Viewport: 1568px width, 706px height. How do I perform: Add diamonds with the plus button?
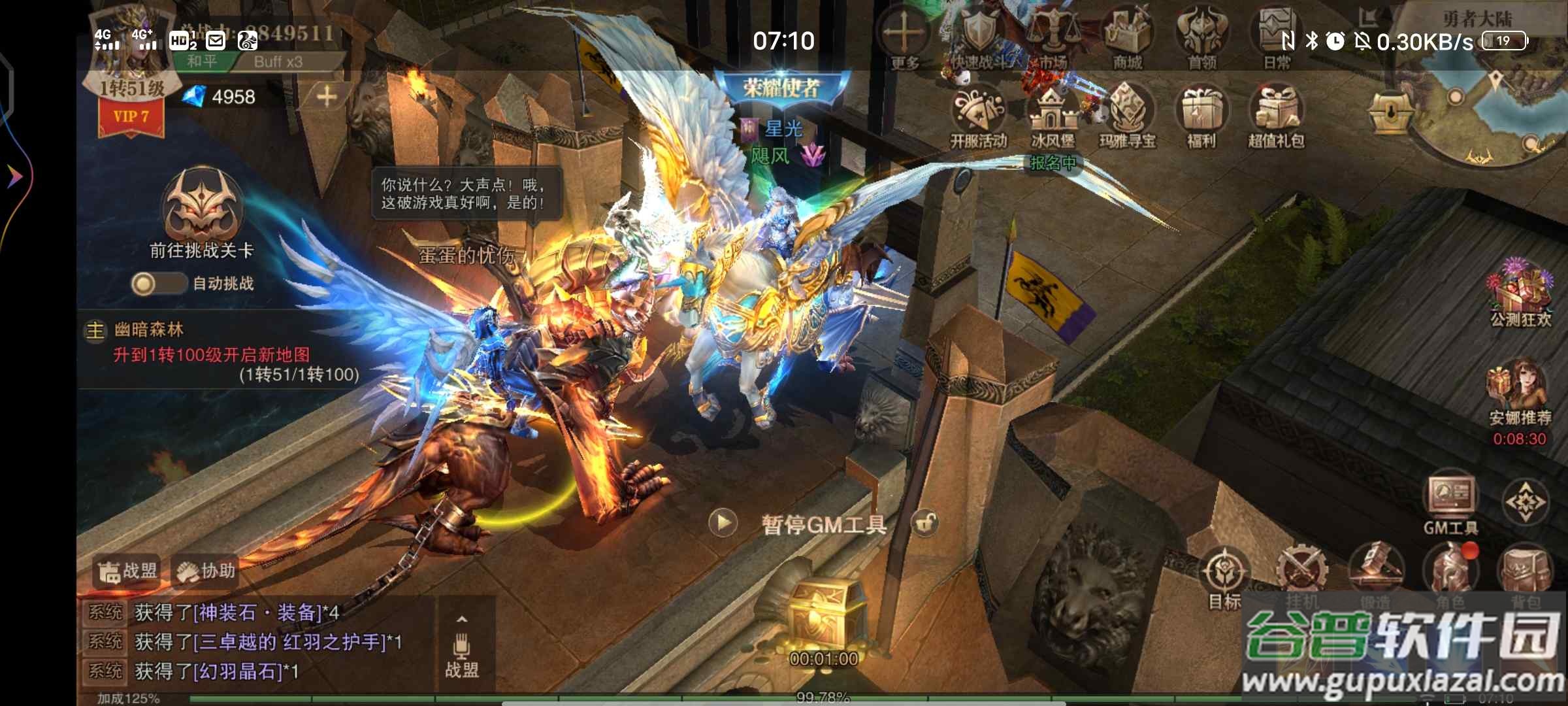pos(327,97)
